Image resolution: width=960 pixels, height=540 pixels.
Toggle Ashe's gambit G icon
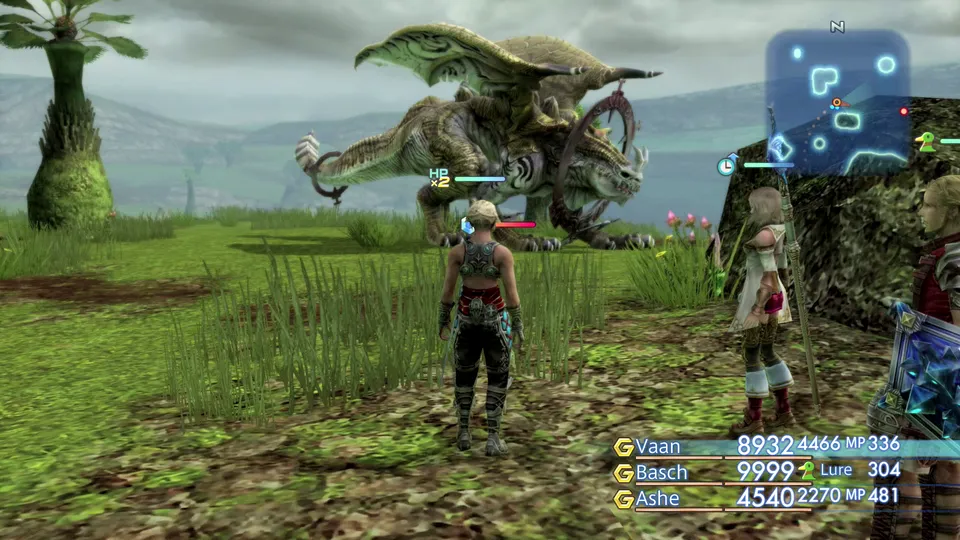(624, 499)
